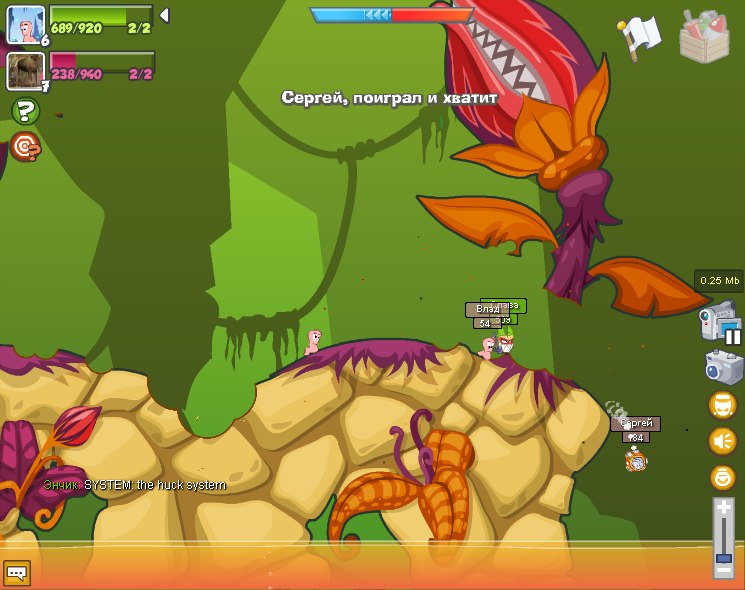
Task: Open help with the green question mark
Action: [x=25, y=111]
